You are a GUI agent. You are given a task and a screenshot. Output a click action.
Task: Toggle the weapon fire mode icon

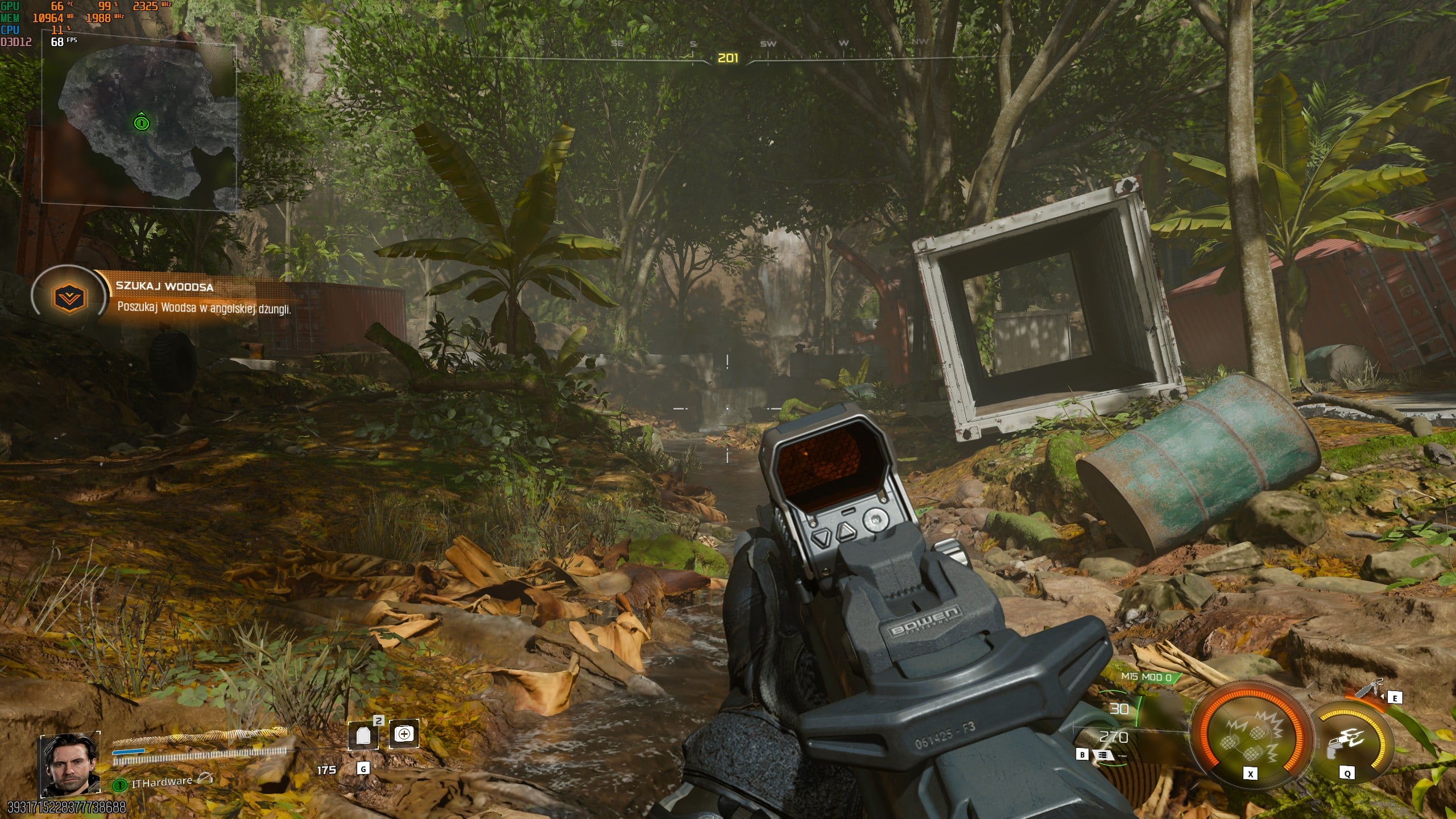click(x=1103, y=755)
